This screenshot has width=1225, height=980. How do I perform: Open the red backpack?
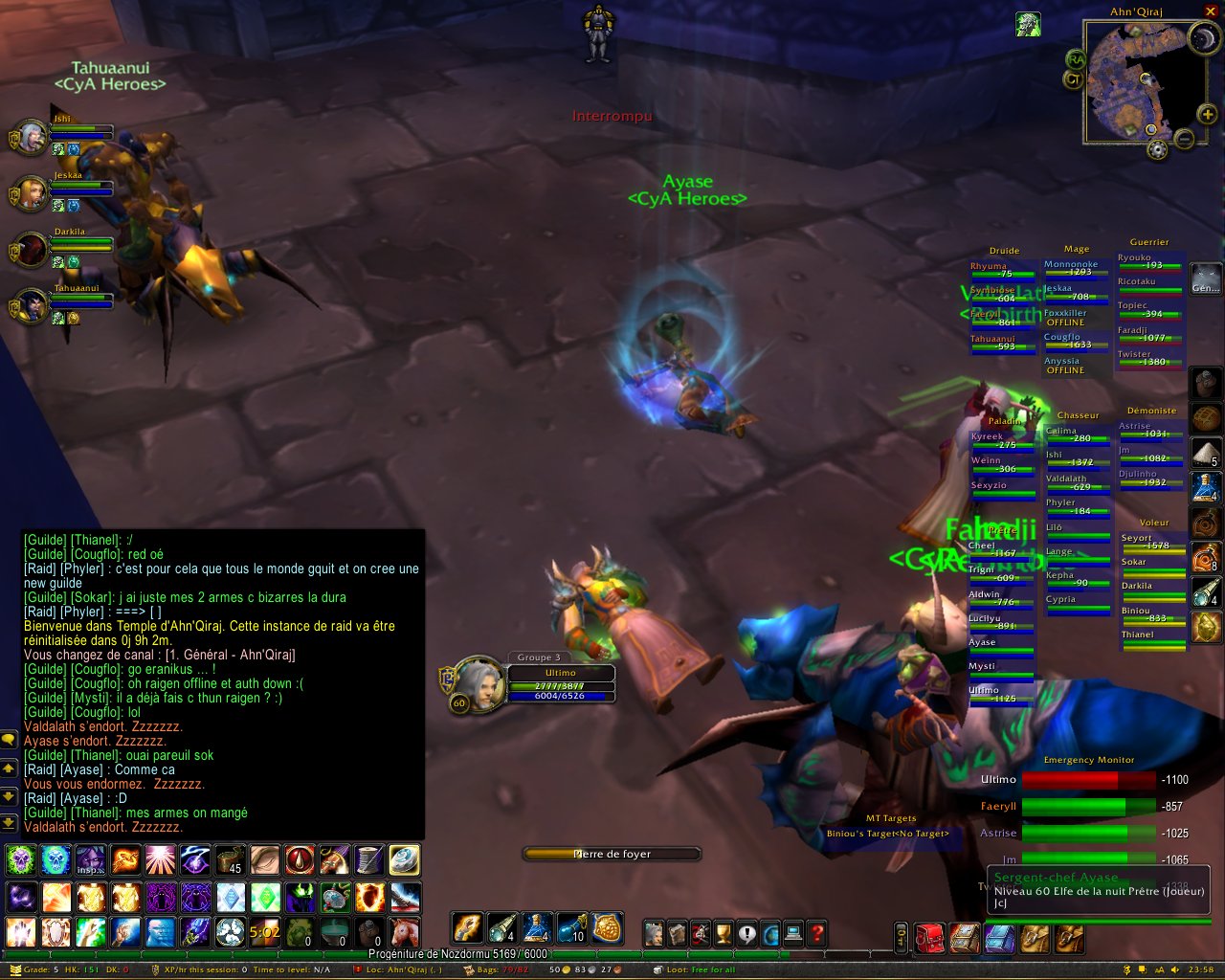(x=929, y=935)
